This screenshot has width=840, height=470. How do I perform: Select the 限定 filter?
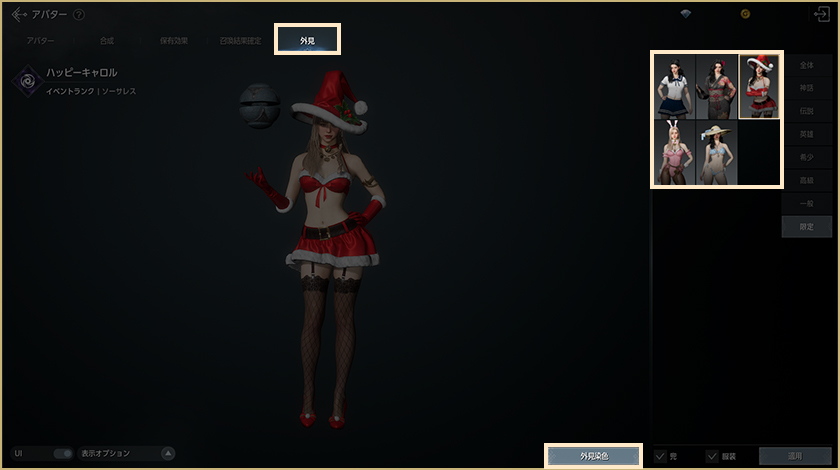tap(805, 227)
